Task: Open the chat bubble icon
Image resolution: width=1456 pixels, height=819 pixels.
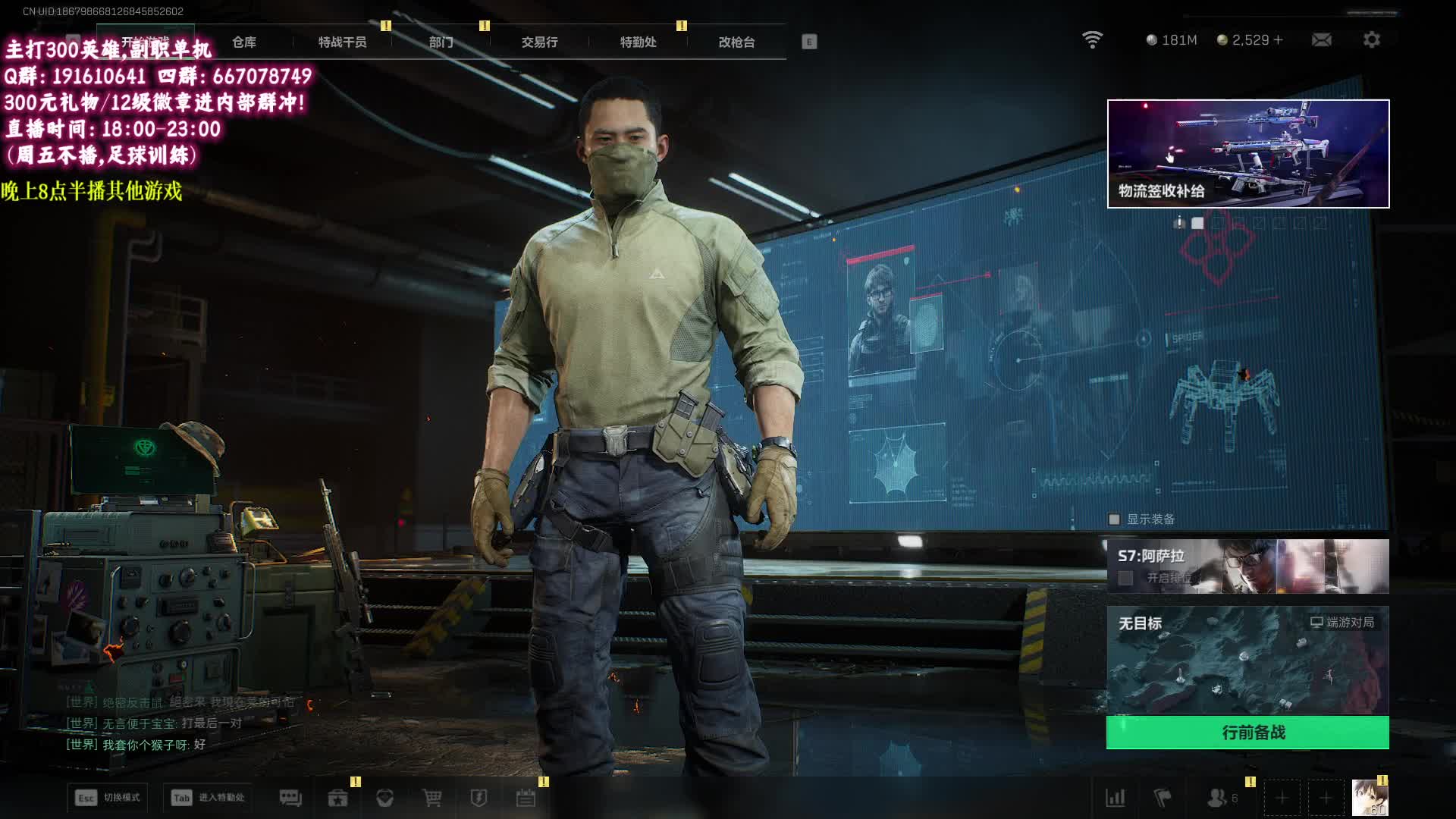Action: (290, 798)
